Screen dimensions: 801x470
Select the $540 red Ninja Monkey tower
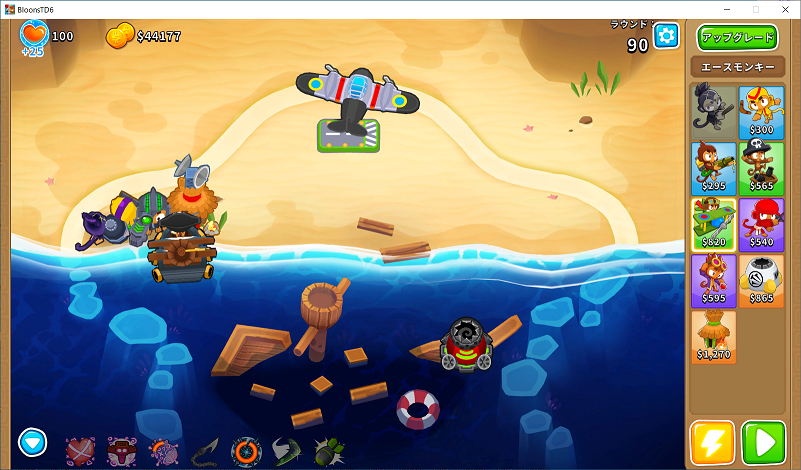point(761,222)
